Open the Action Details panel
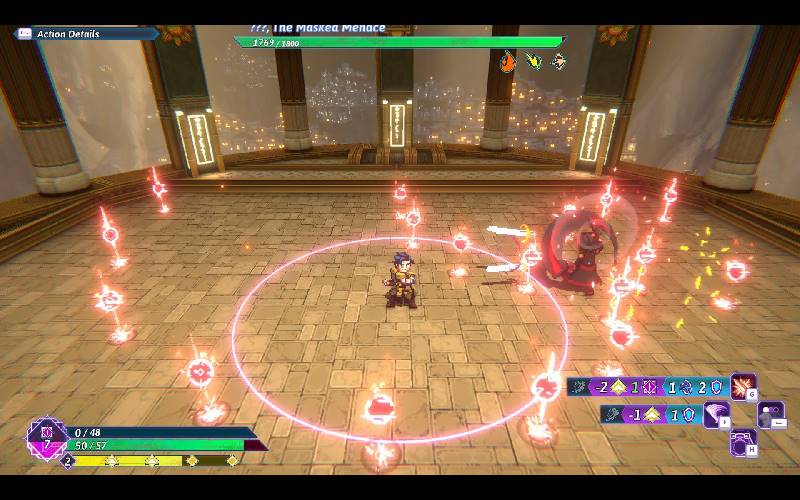800x500 pixels. (68, 34)
